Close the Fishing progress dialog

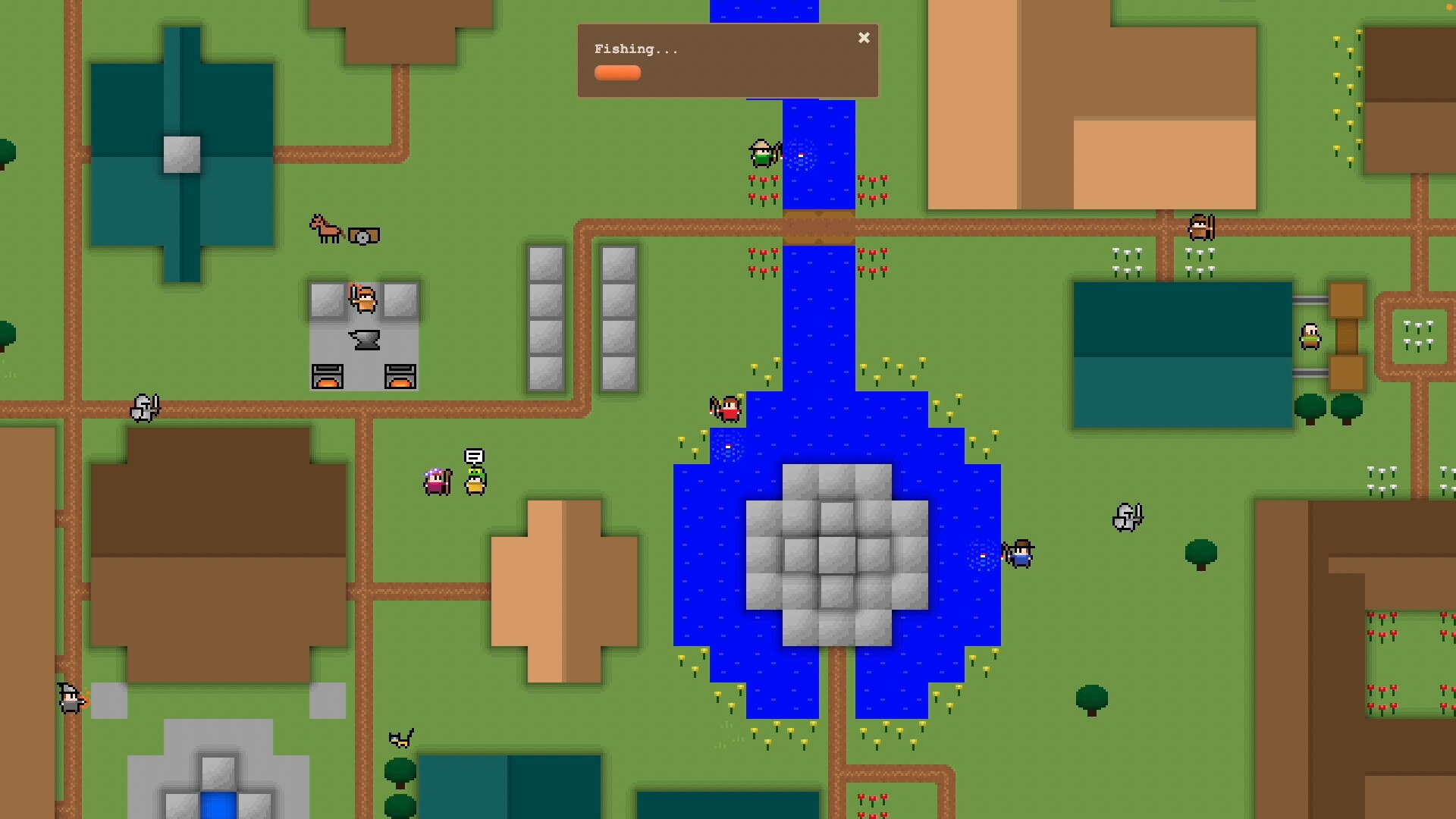click(x=864, y=37)
